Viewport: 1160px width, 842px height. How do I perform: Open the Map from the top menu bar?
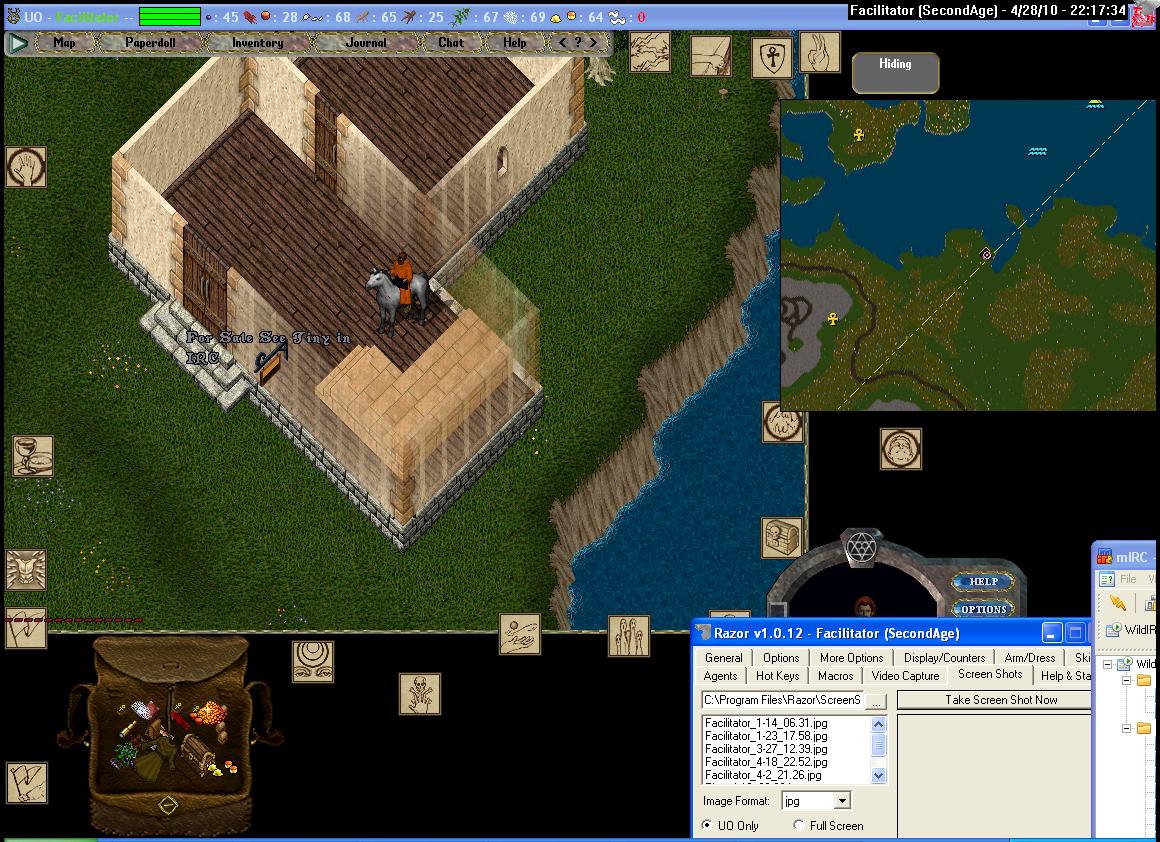pos(64,43)
